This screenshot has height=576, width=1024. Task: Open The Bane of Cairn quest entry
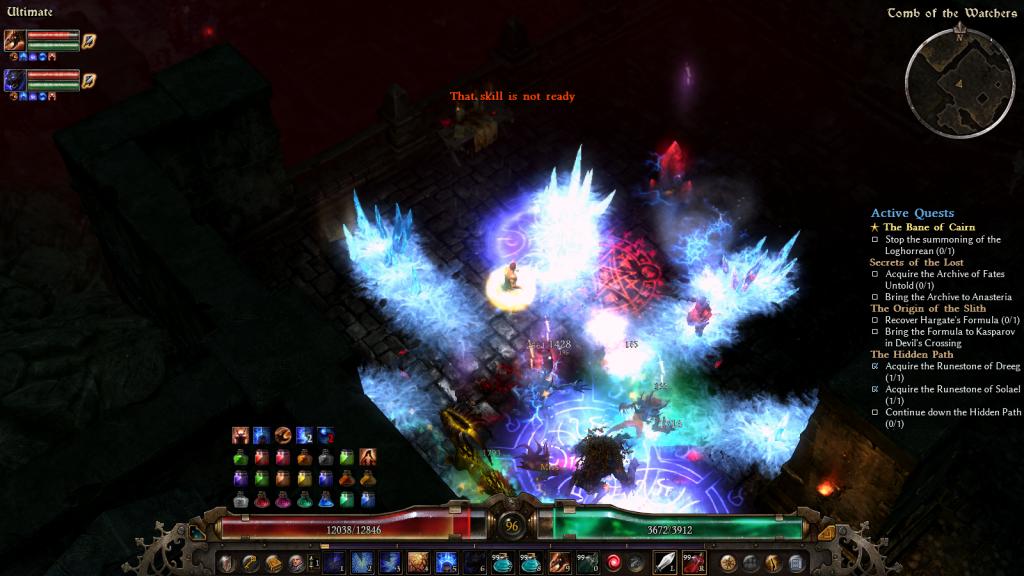(x=928, y=227)
